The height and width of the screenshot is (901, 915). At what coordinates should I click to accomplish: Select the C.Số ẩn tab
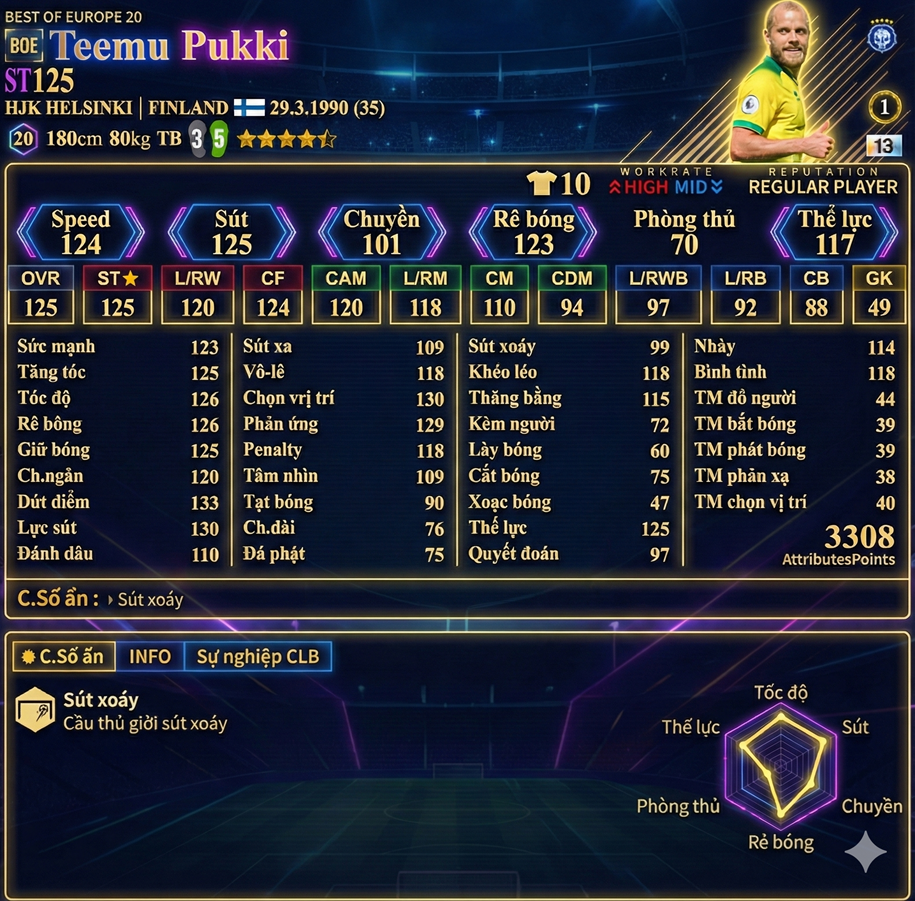[x=63, y=657]
